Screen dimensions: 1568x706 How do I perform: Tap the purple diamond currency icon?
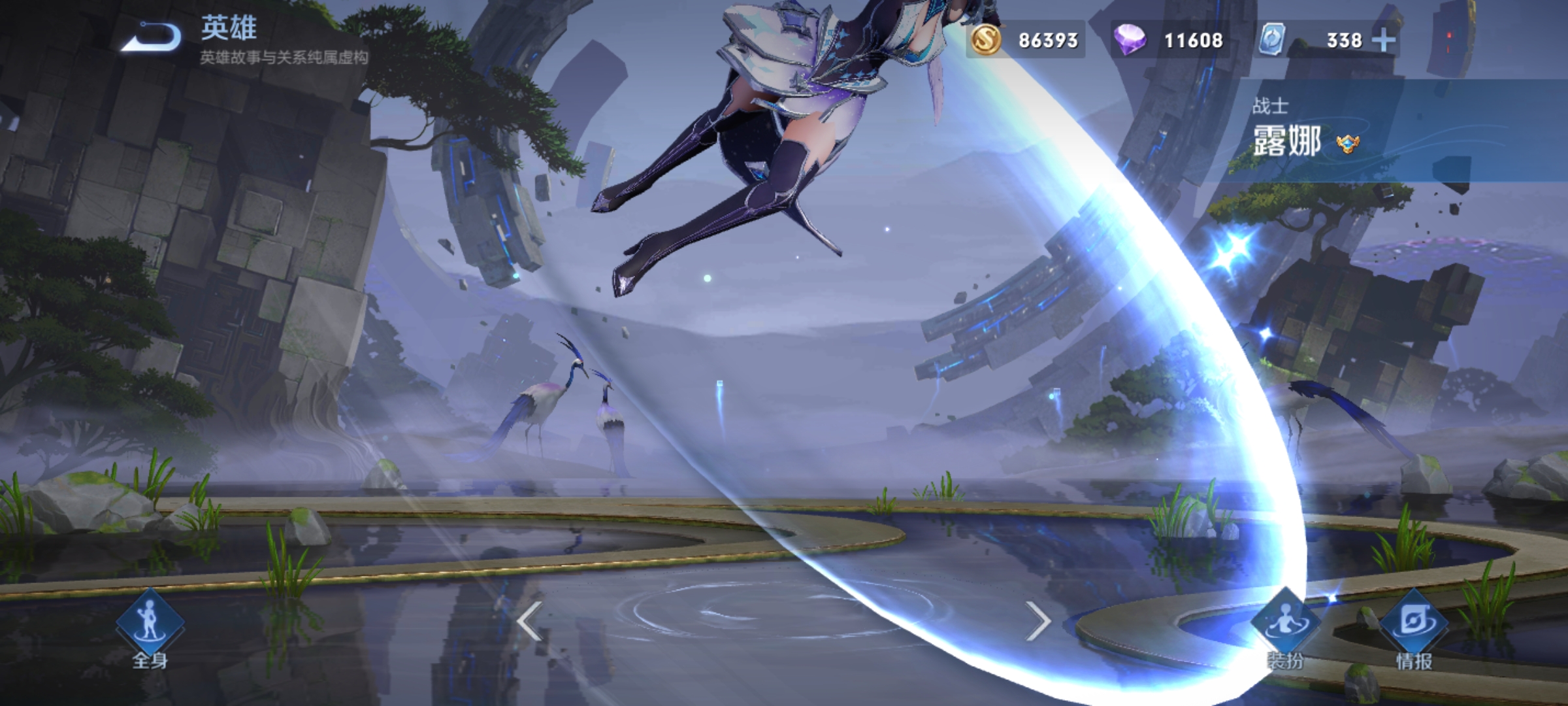[x=1130, y=40]
